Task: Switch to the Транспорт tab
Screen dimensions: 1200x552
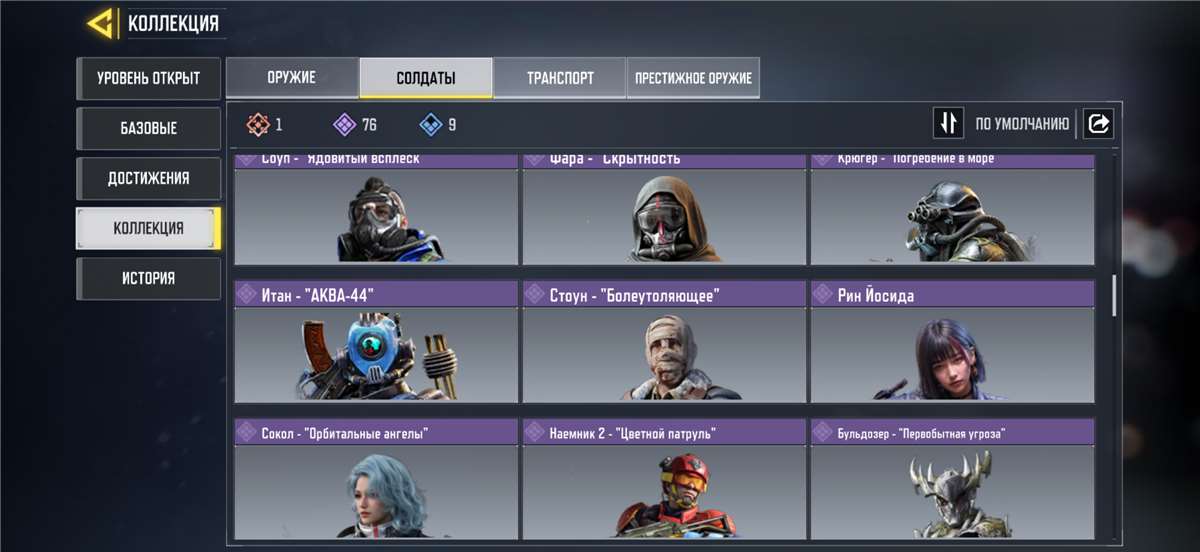Action: [x=560, y=78]
